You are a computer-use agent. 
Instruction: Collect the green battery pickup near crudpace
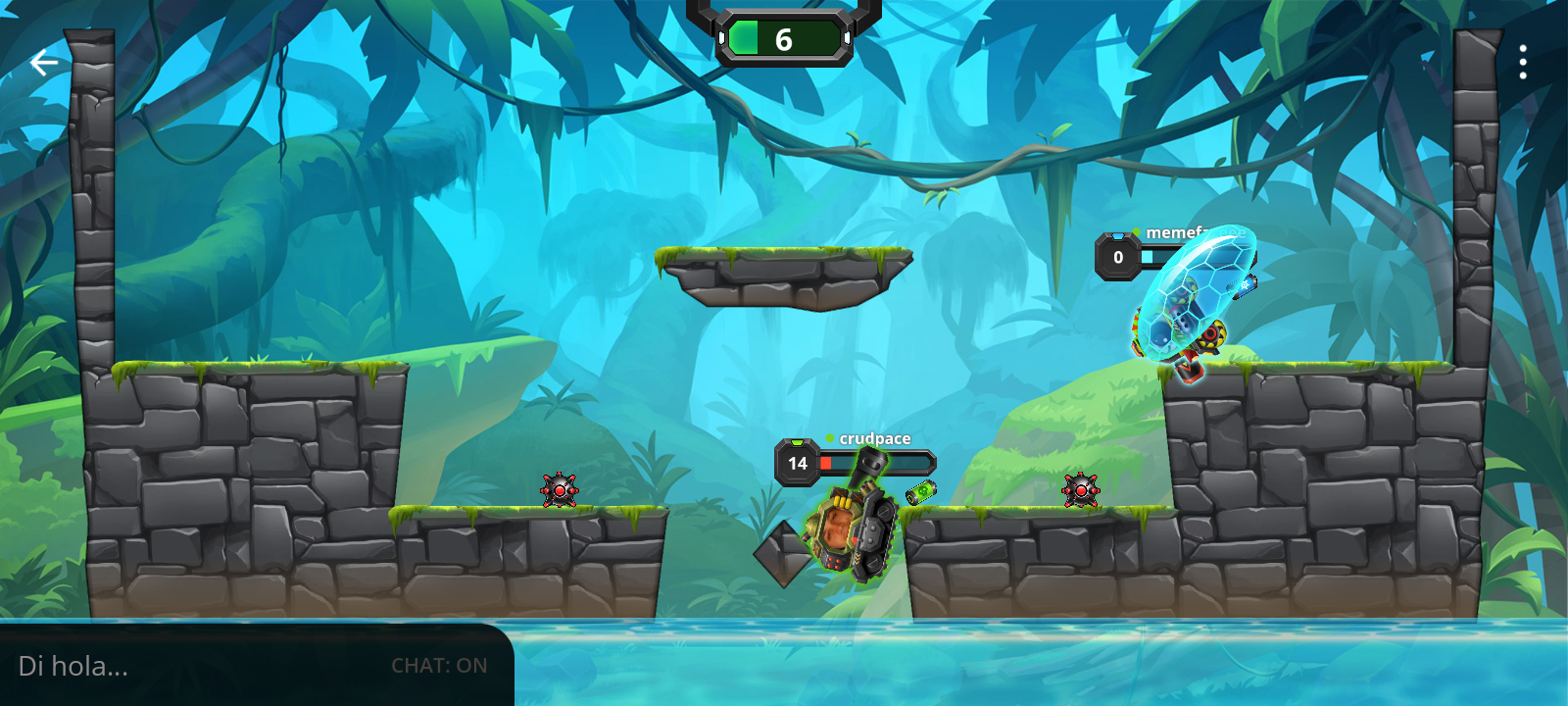point(921,493)
